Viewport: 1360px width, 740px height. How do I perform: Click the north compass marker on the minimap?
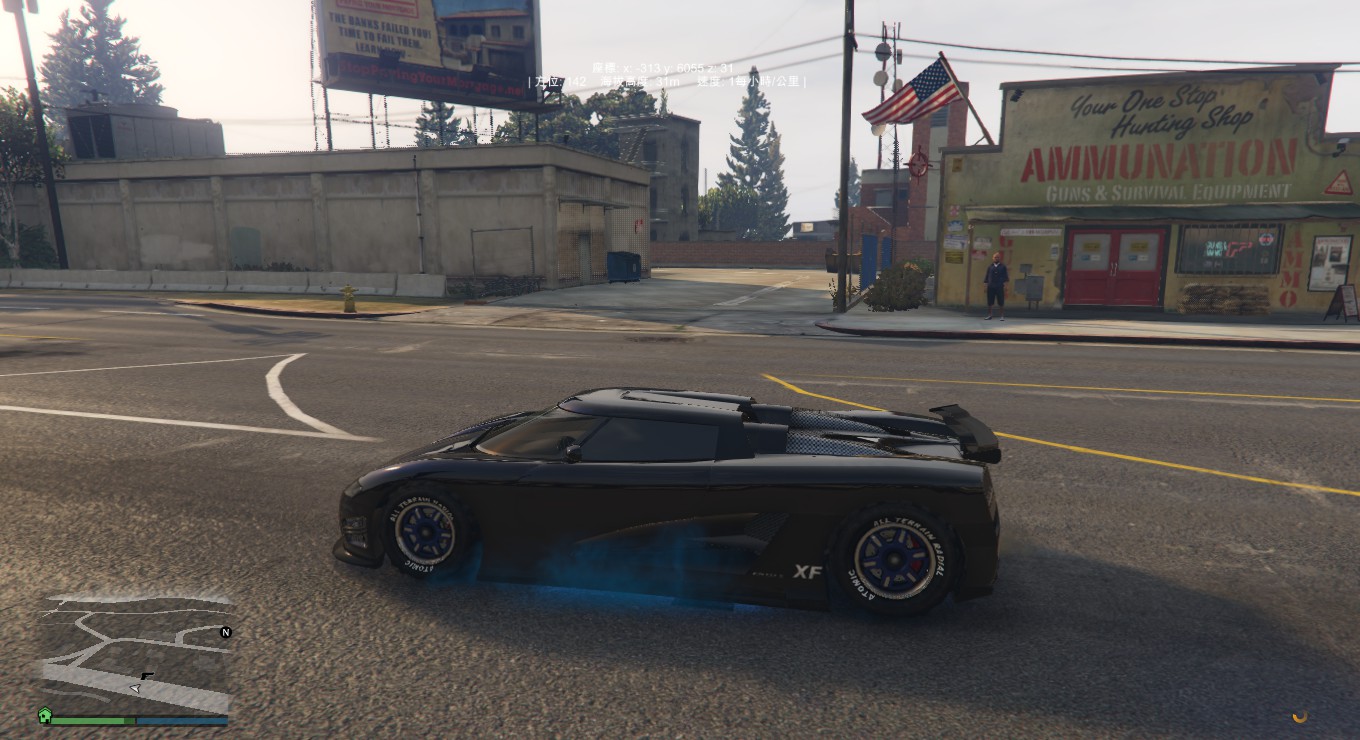226,632
